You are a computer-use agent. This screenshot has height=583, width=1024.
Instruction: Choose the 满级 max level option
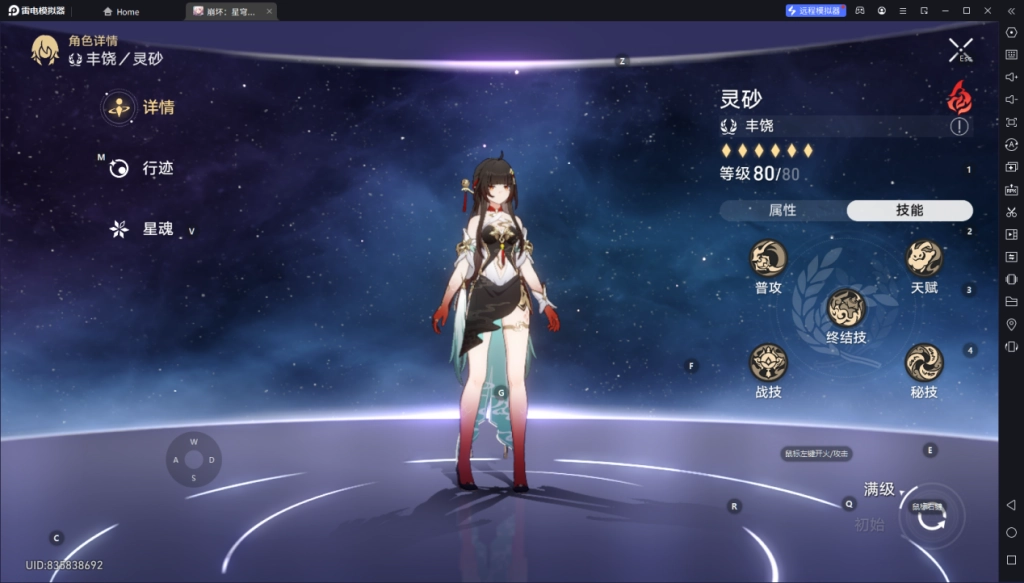tap(879, 489)
